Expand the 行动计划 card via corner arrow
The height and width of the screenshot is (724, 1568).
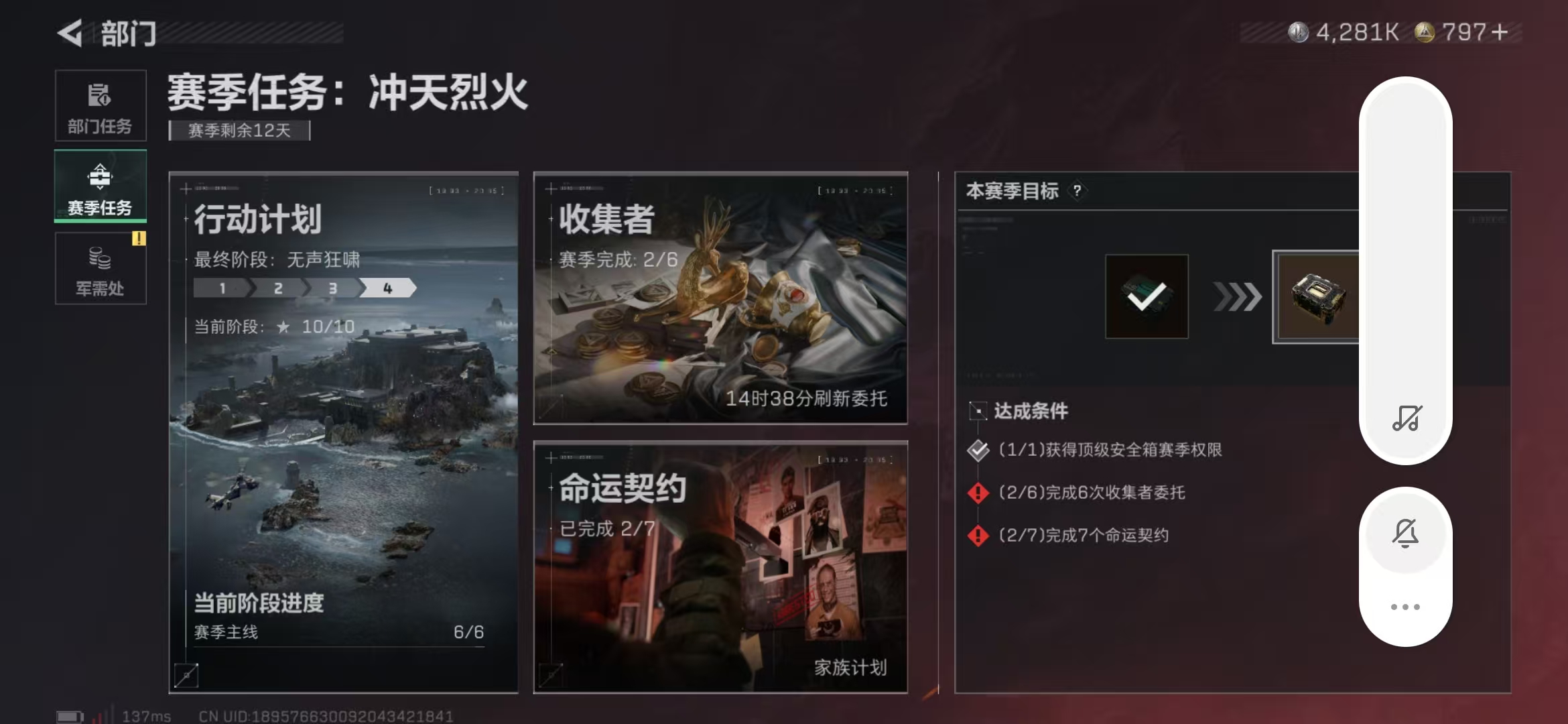pyautogui.click(x=185, y=677)
